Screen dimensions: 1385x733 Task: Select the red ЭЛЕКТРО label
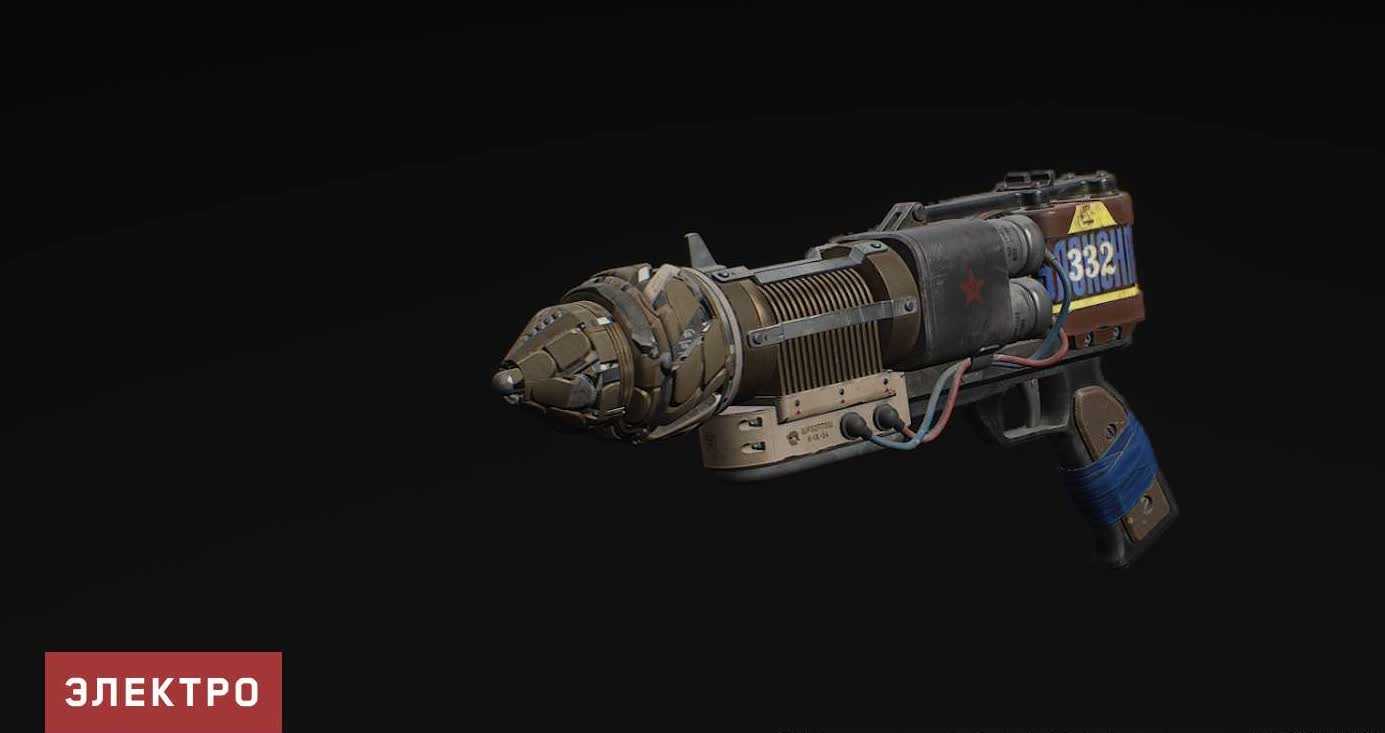pyautogui.click(x=163, y=692)
